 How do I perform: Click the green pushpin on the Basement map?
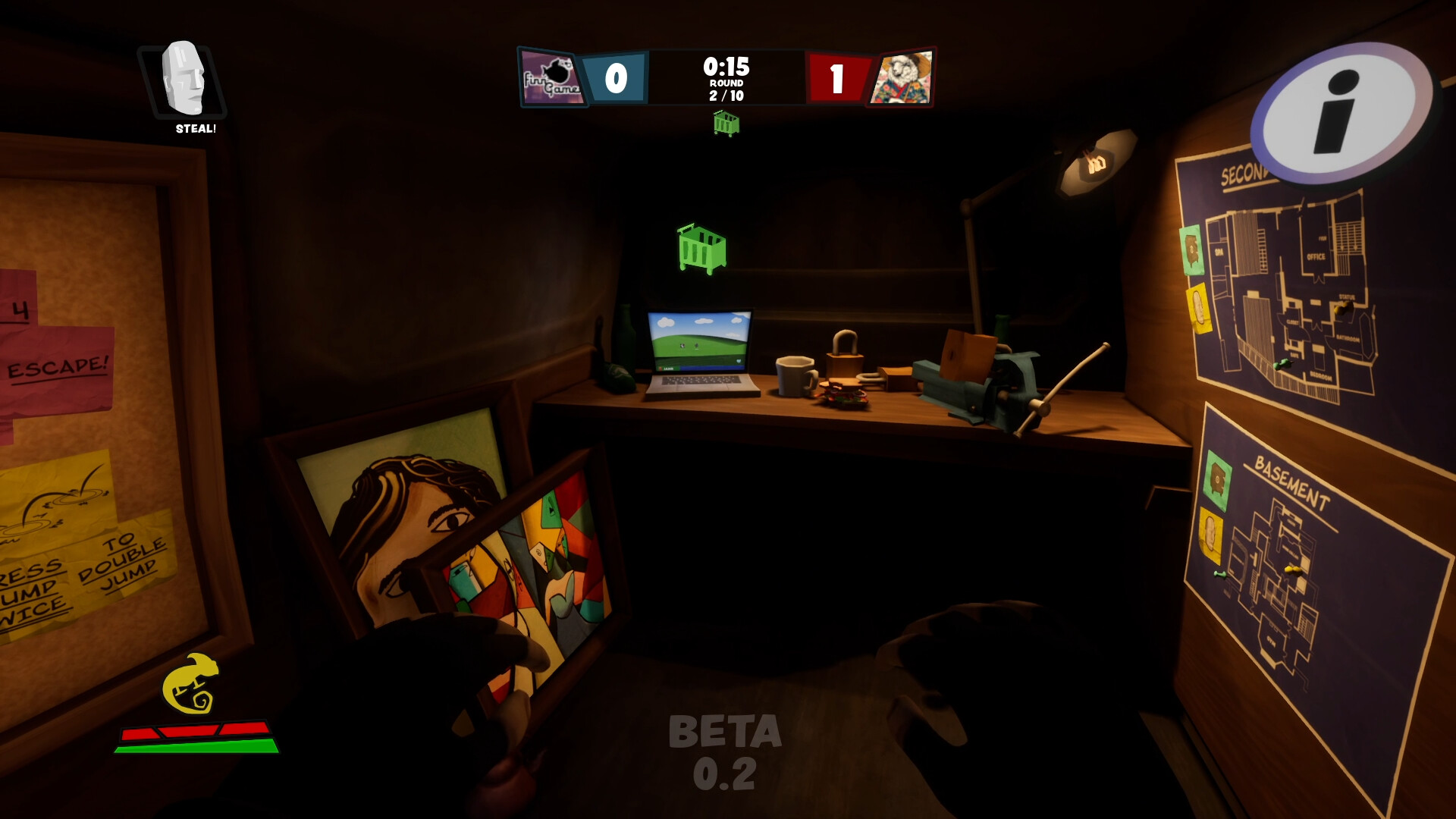(1221, 573)
